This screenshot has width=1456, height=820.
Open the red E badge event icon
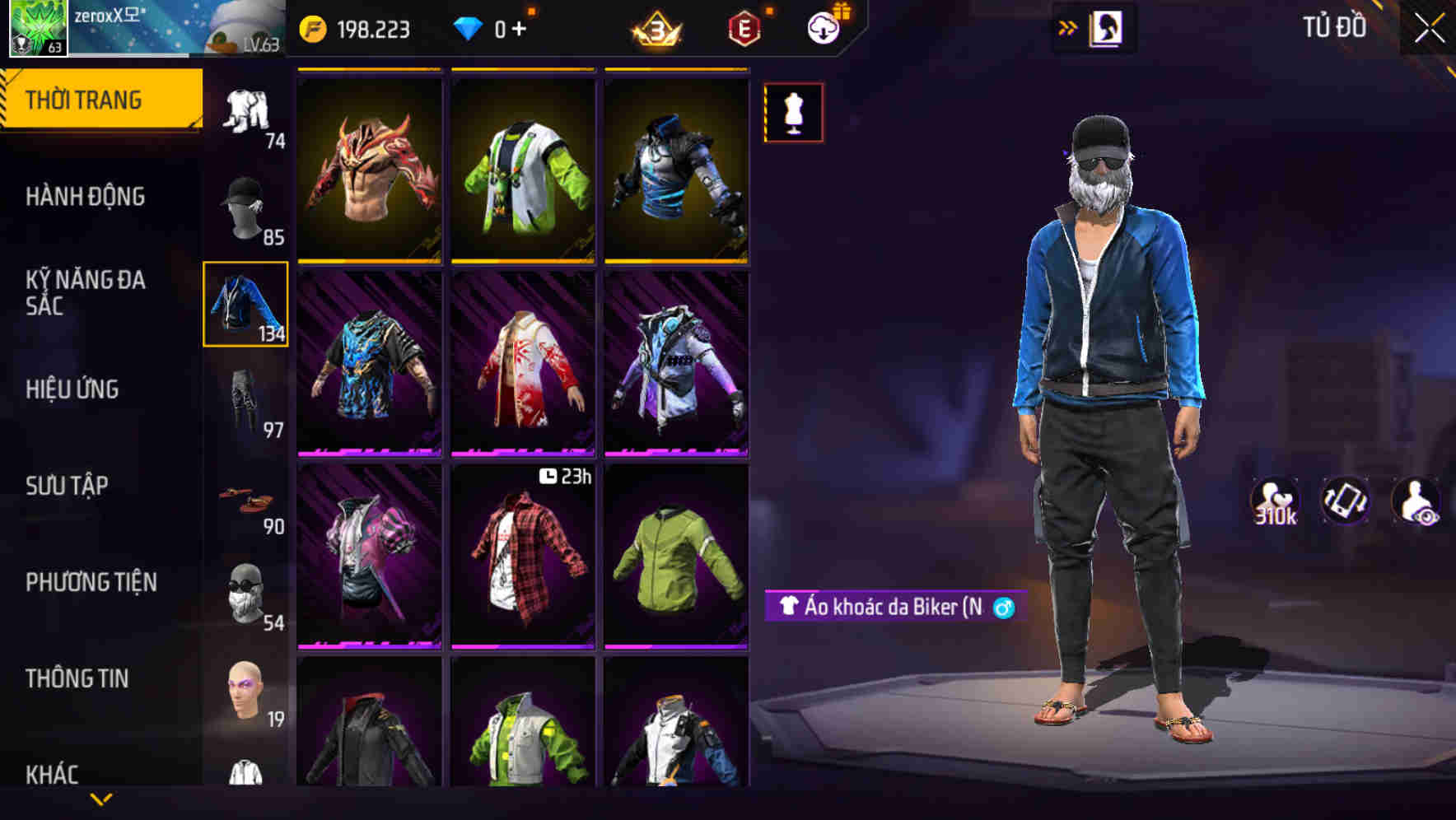click(744, 28)
